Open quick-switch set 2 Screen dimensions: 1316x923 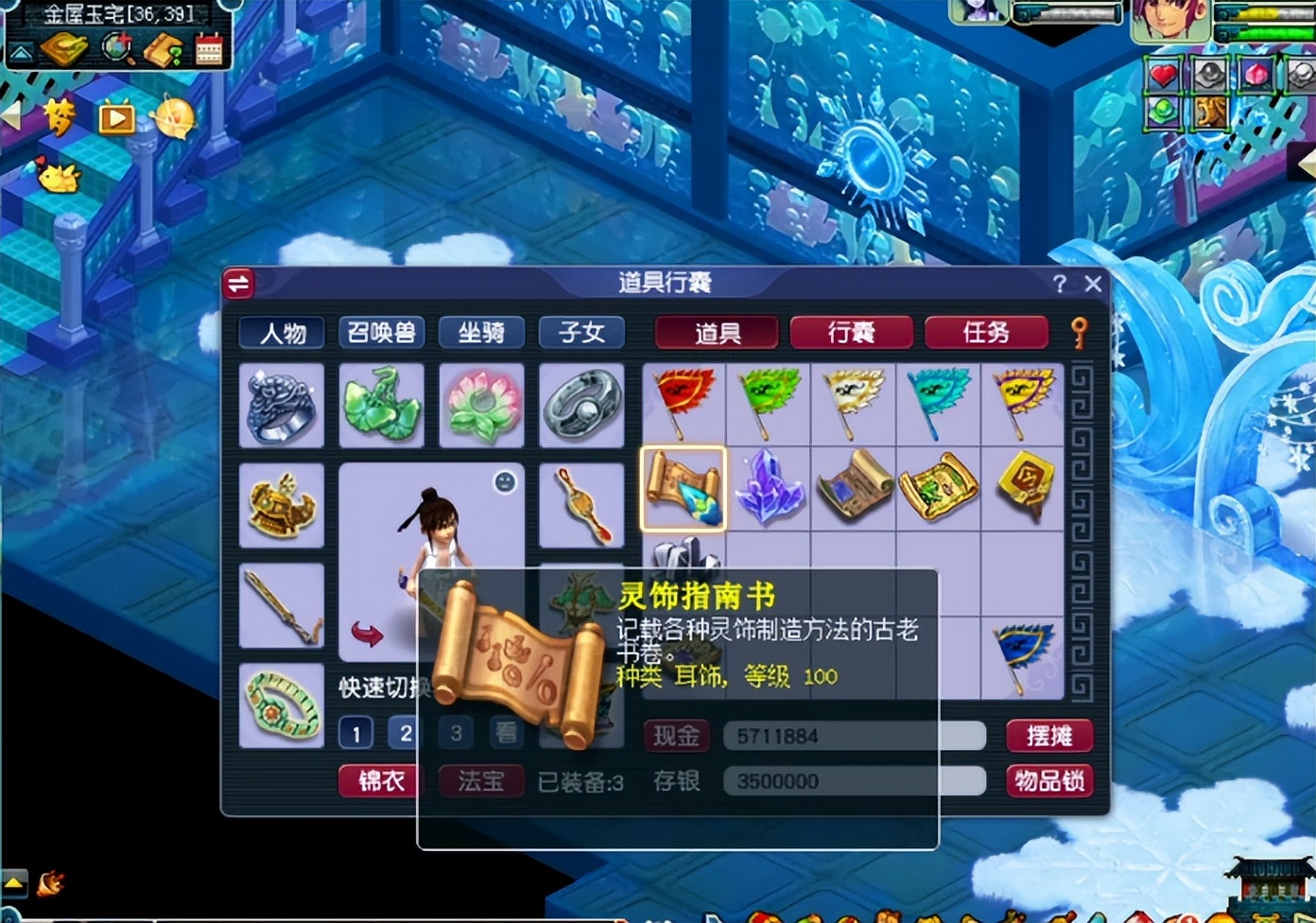click(406, 733)
